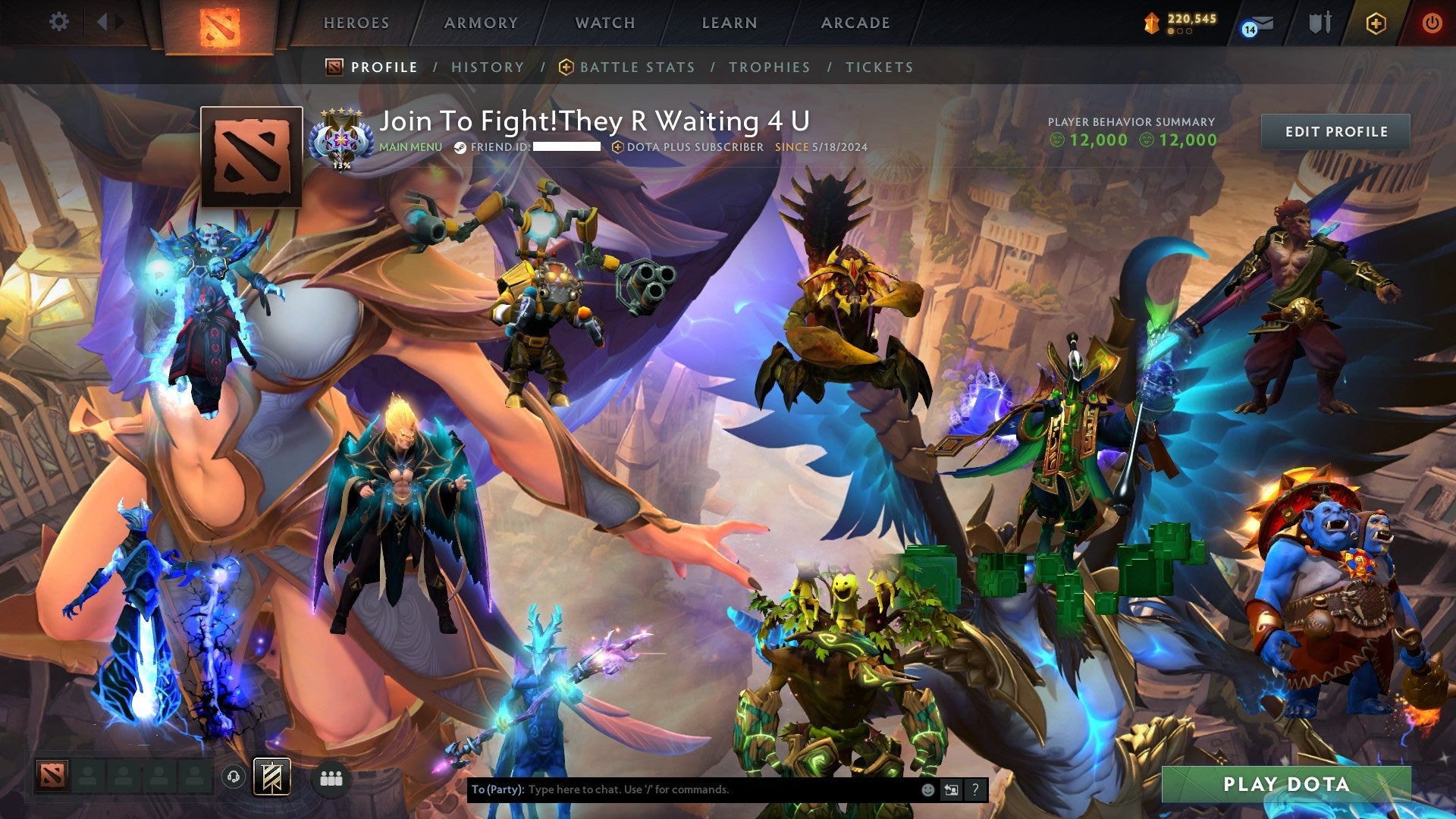The image size is (1456, 819).
Task: Switch to the TROPHIES tab
Action: (x=769, y=67)
